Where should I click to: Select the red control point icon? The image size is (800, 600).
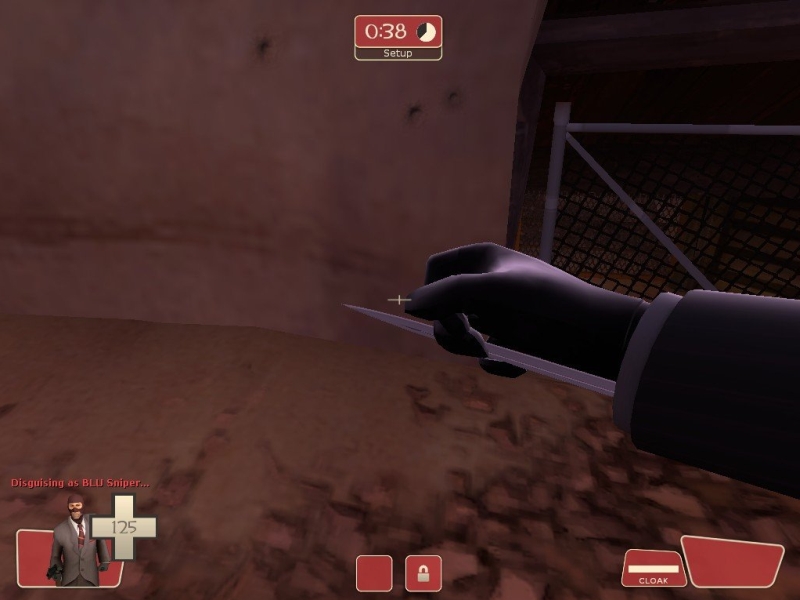click(x=374, y=573)
